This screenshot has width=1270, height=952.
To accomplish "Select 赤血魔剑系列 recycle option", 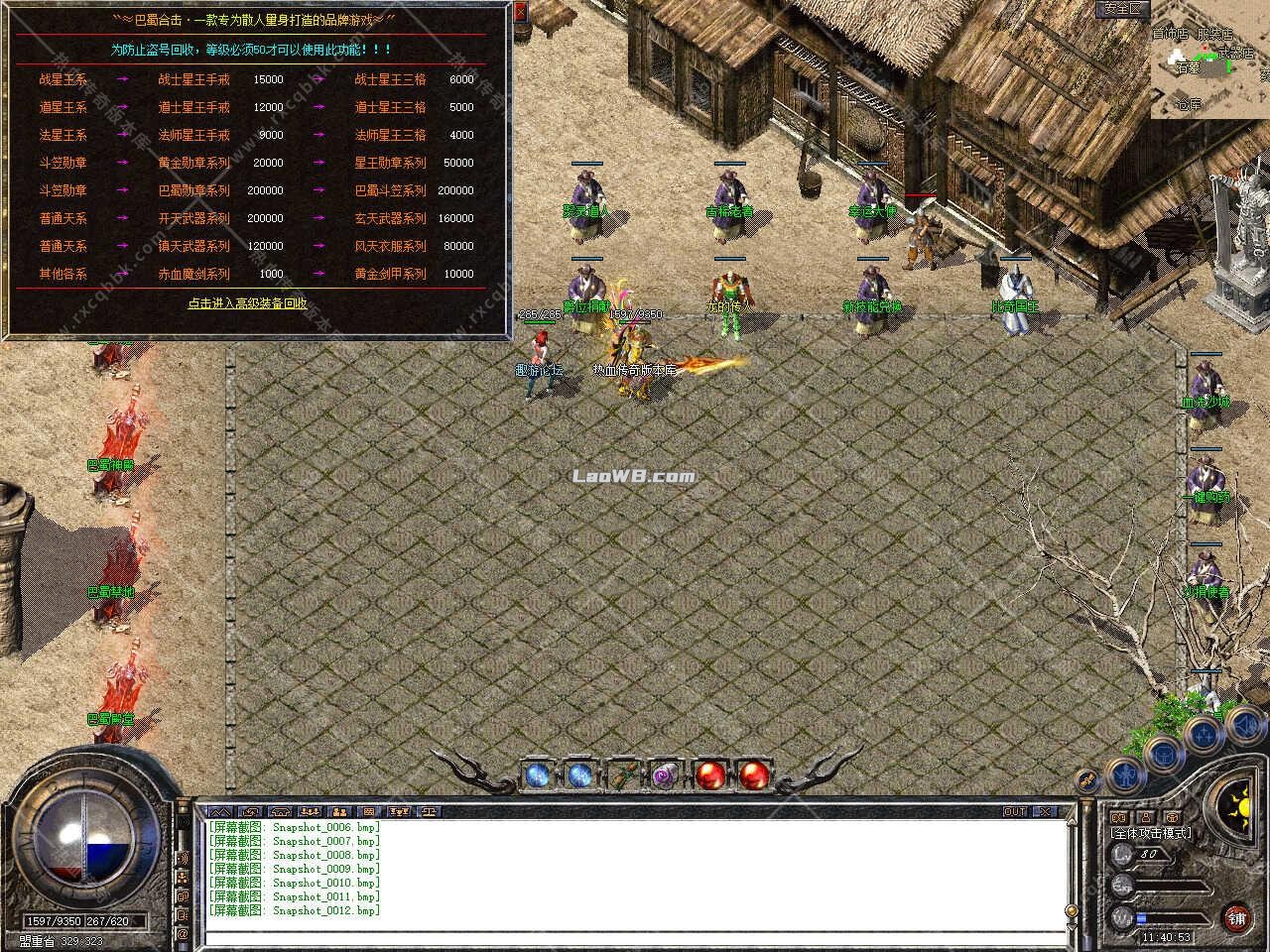I will click(193, 274).
